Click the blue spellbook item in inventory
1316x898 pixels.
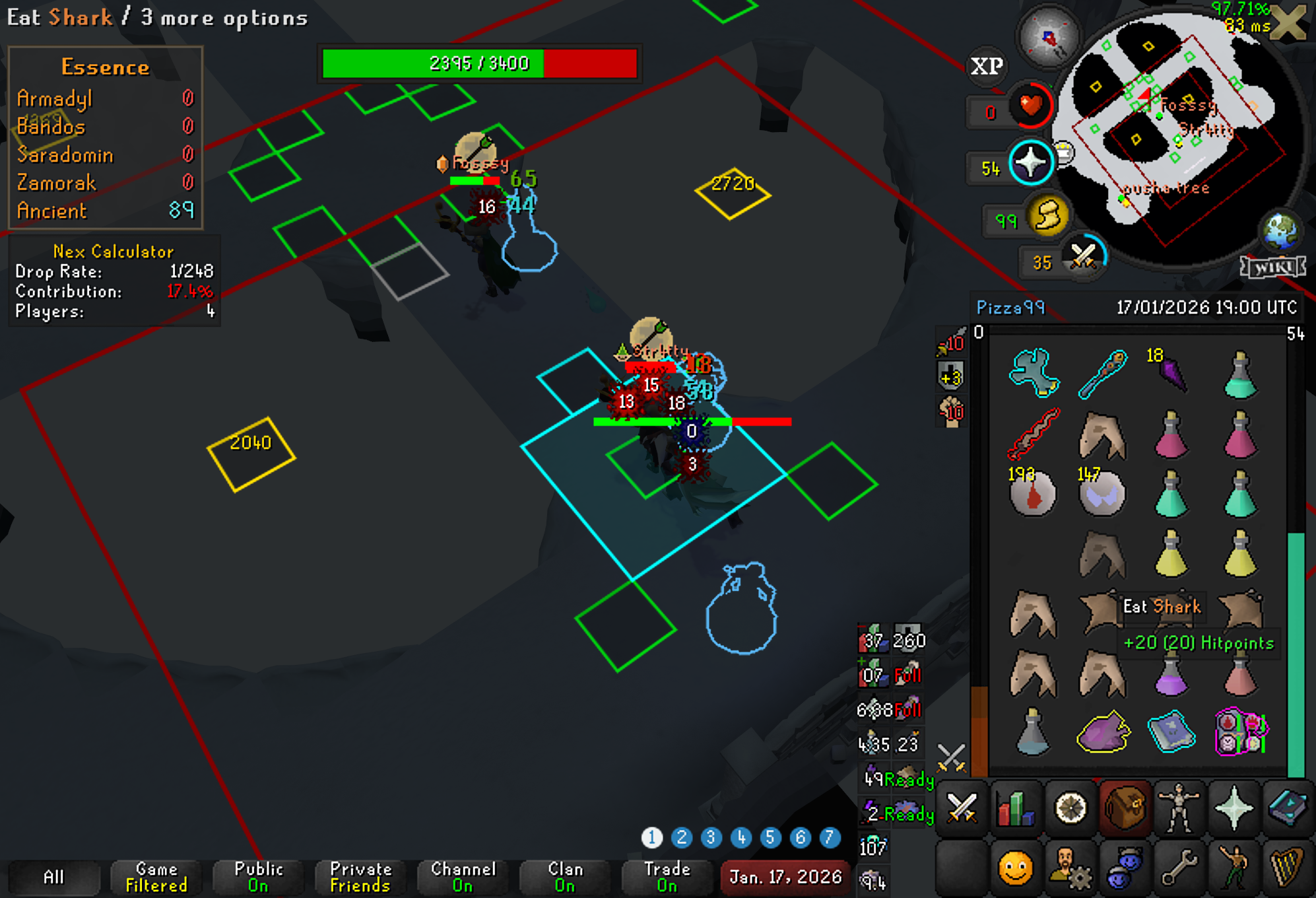1171,732
